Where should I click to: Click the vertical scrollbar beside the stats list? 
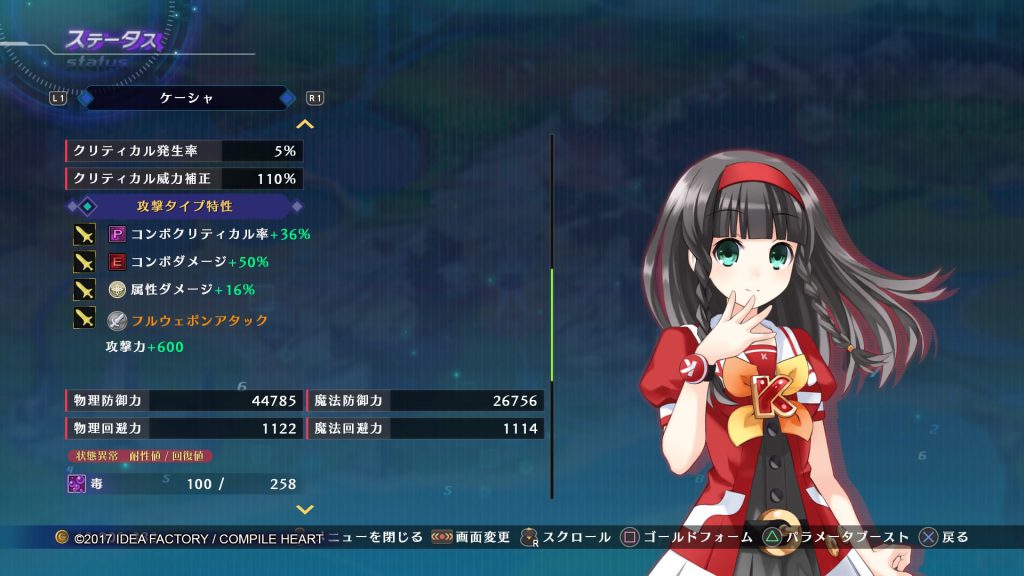pos(552,315)
